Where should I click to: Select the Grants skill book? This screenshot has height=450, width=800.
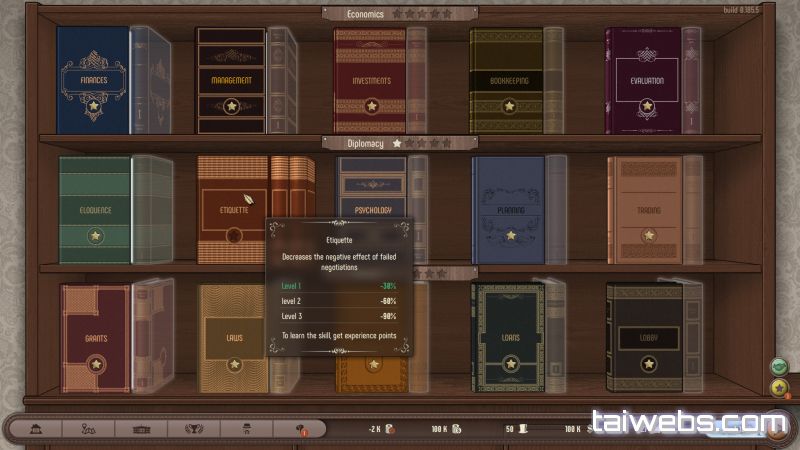(96, 339)
